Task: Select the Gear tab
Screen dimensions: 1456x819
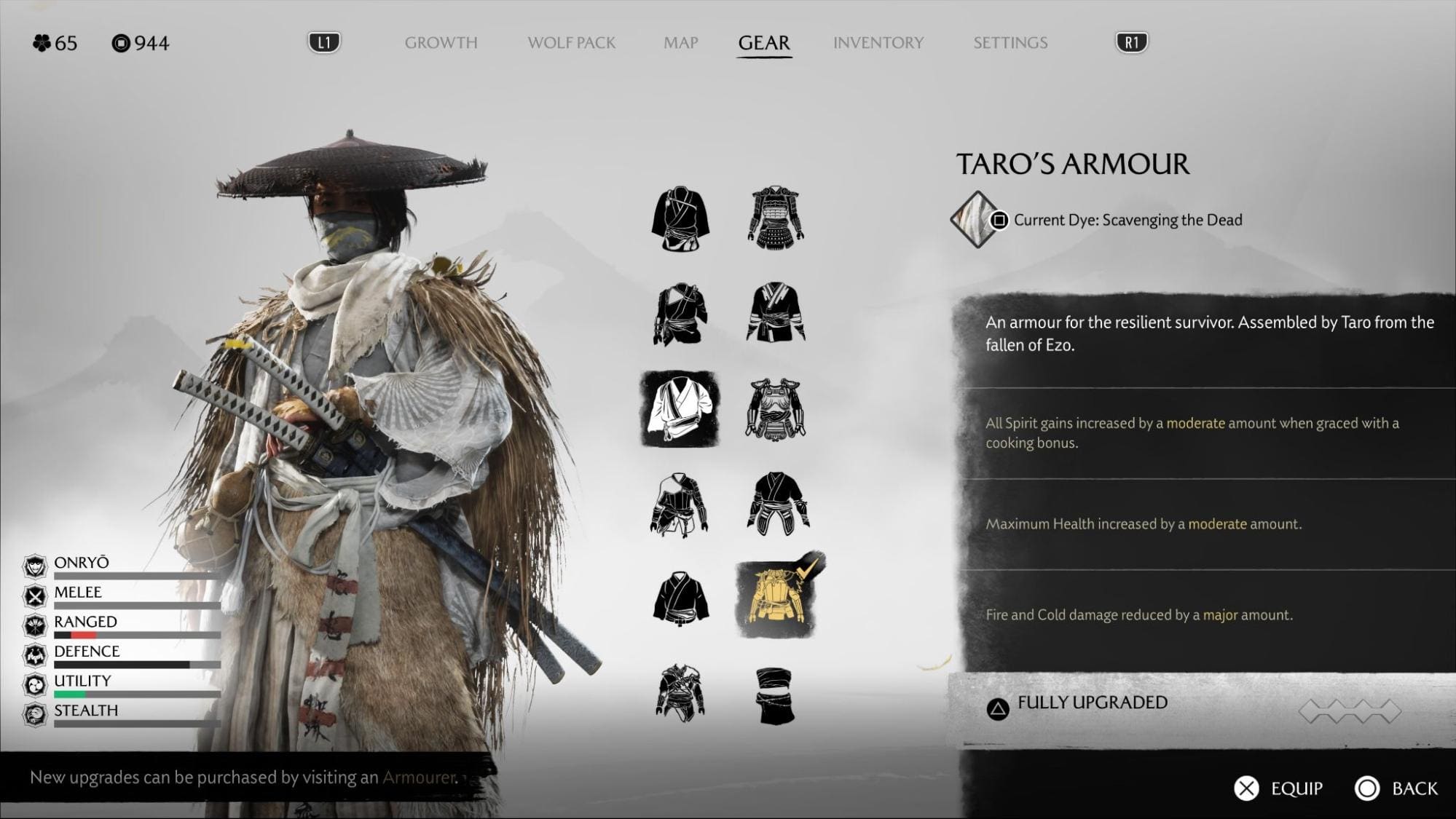Action: click(x=763, y=43)
